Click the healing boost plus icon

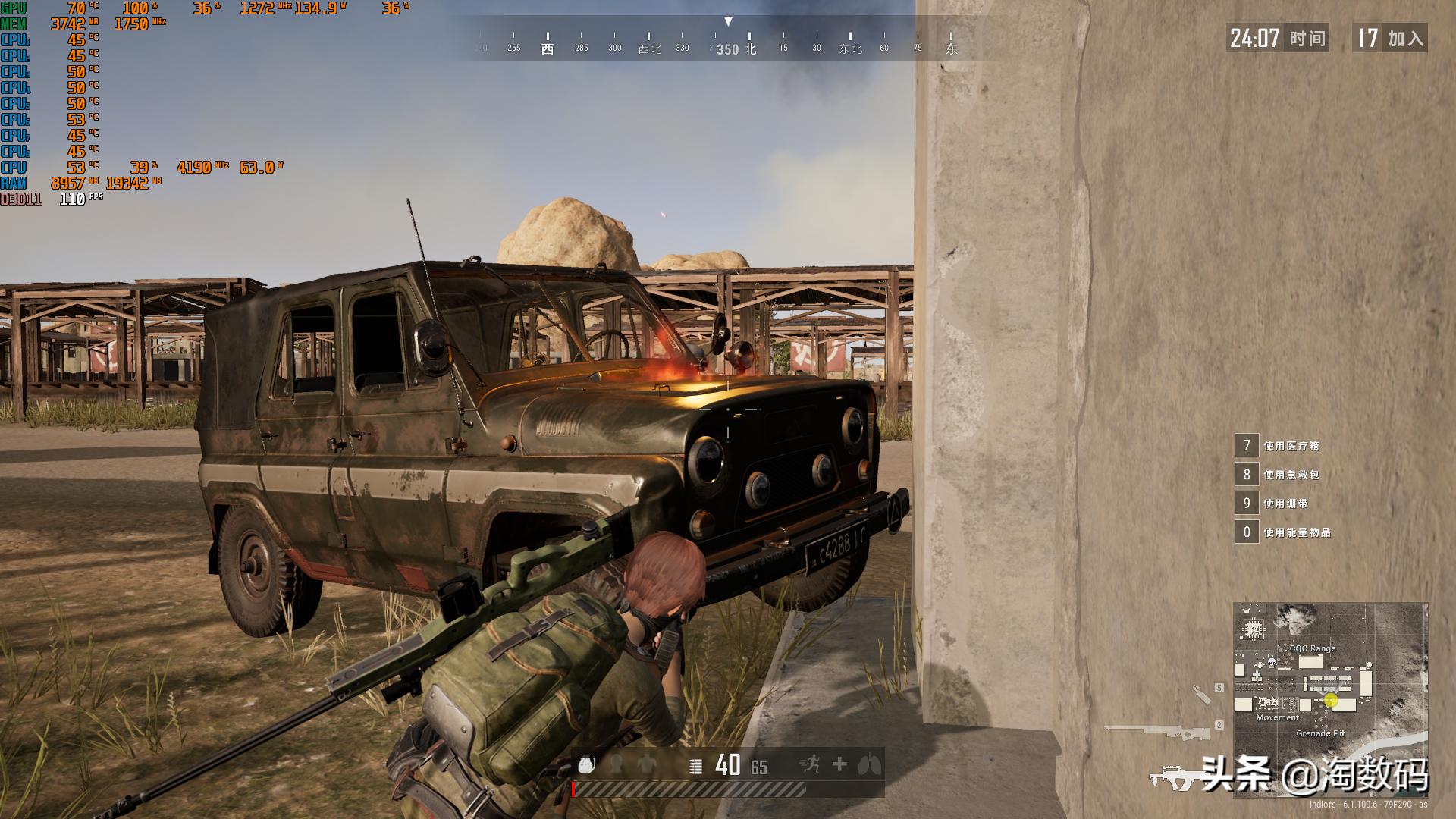pos(839,764)
